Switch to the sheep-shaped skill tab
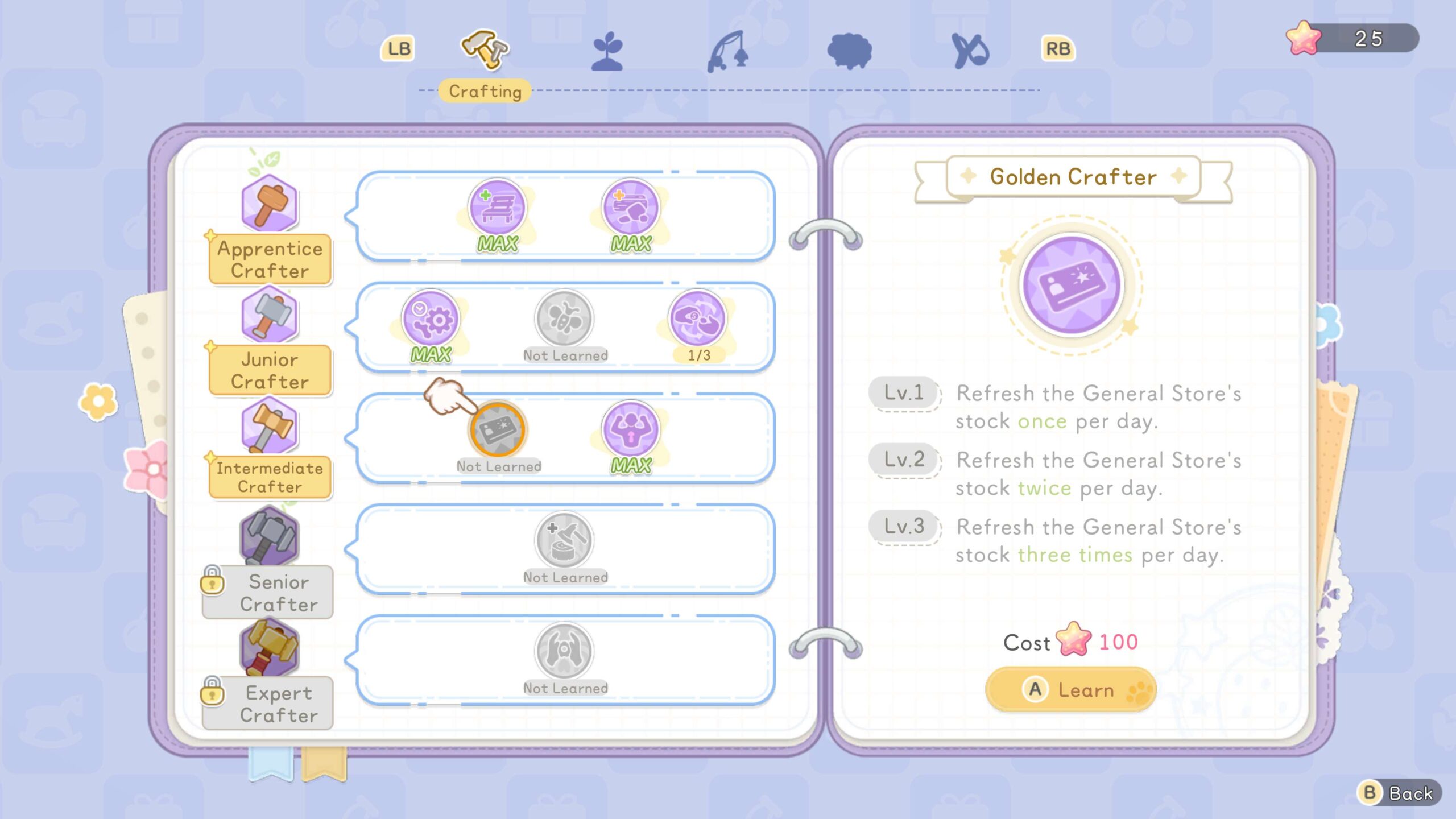Screen dimensions: 1456x819 [x=849, y=51]
